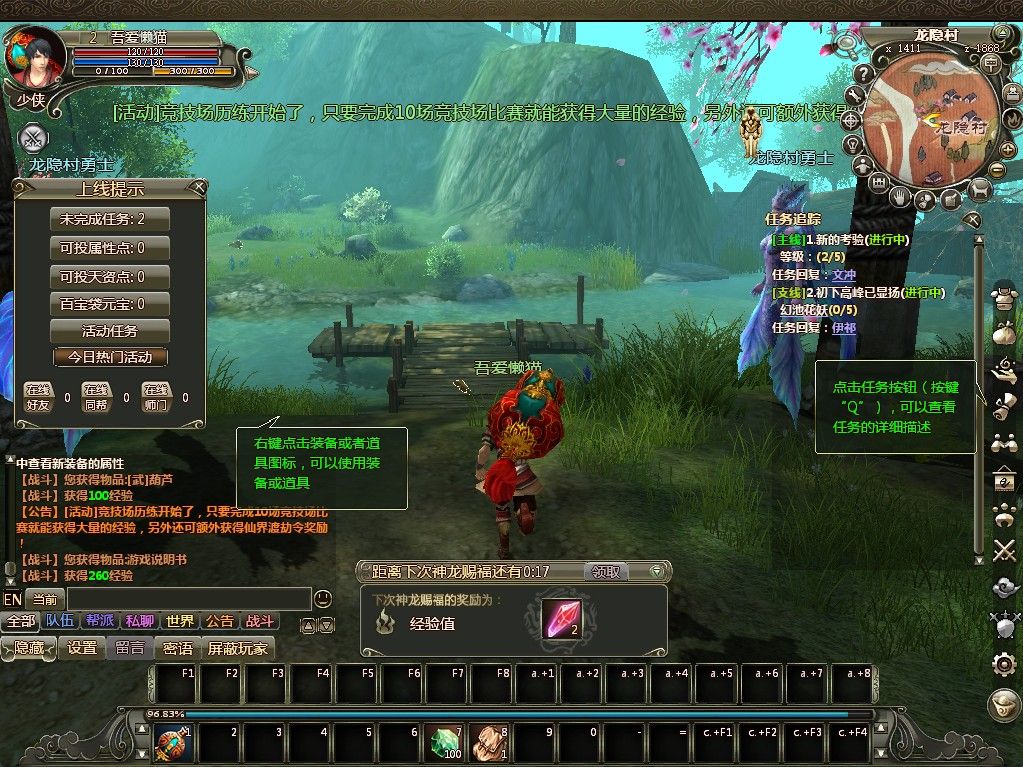Open the 未完成任务 unfinished quests entry
The height and width of the screenshot is (767, 1023).
(109, 220)
